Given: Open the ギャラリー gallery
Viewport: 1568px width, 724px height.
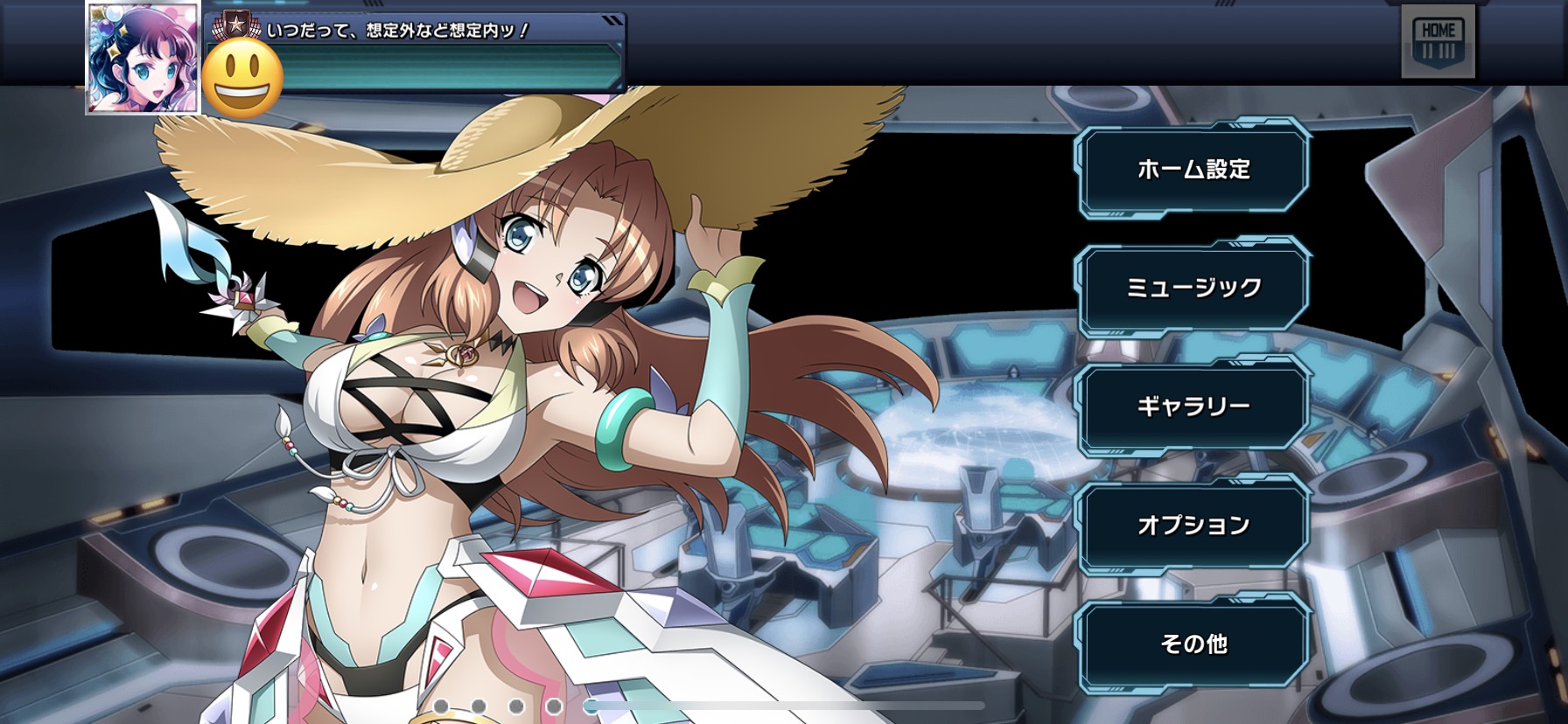Looking at the screenshot, I should 1193,406.
